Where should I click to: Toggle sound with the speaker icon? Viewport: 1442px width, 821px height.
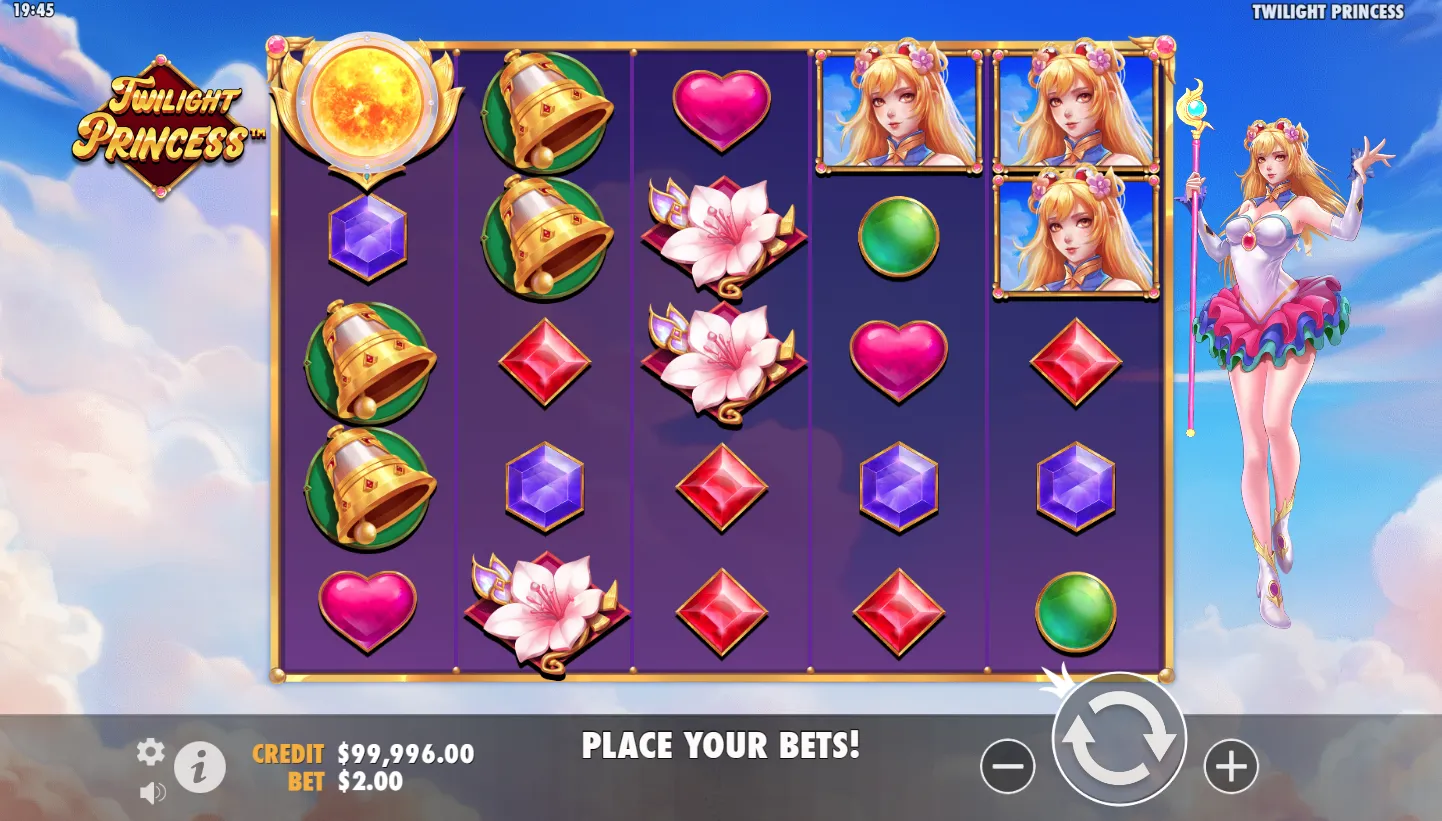click(x=152, y=793)
